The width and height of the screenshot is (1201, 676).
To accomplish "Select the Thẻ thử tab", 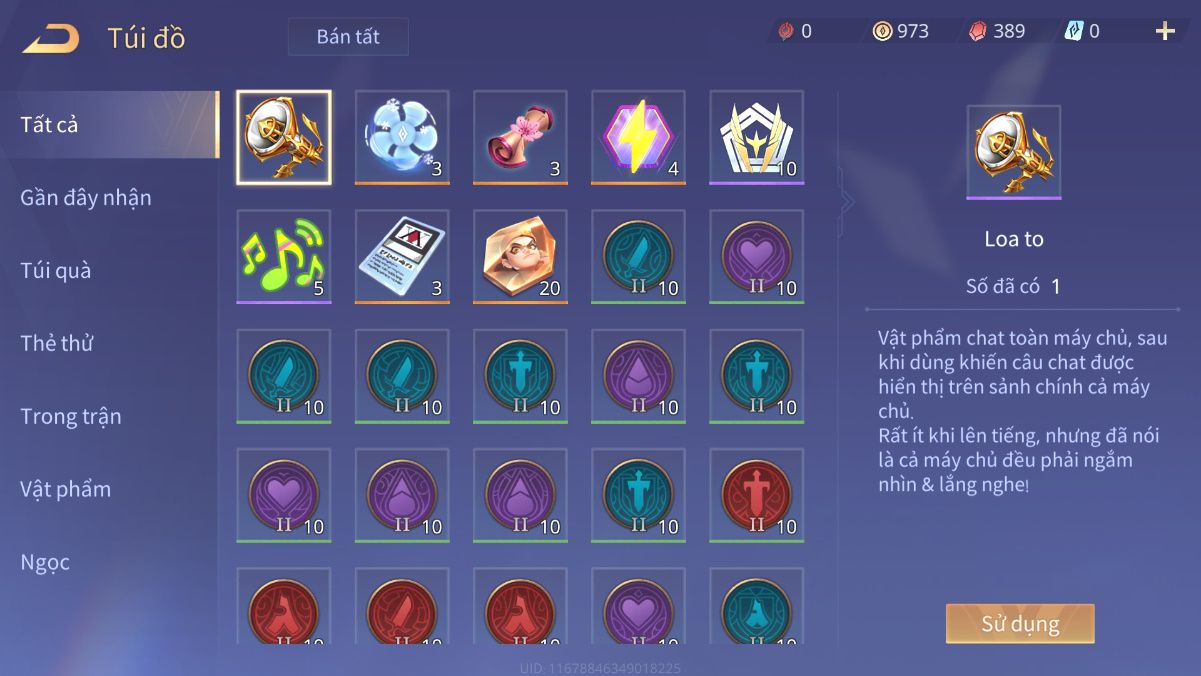I will (x=57, y=344).
